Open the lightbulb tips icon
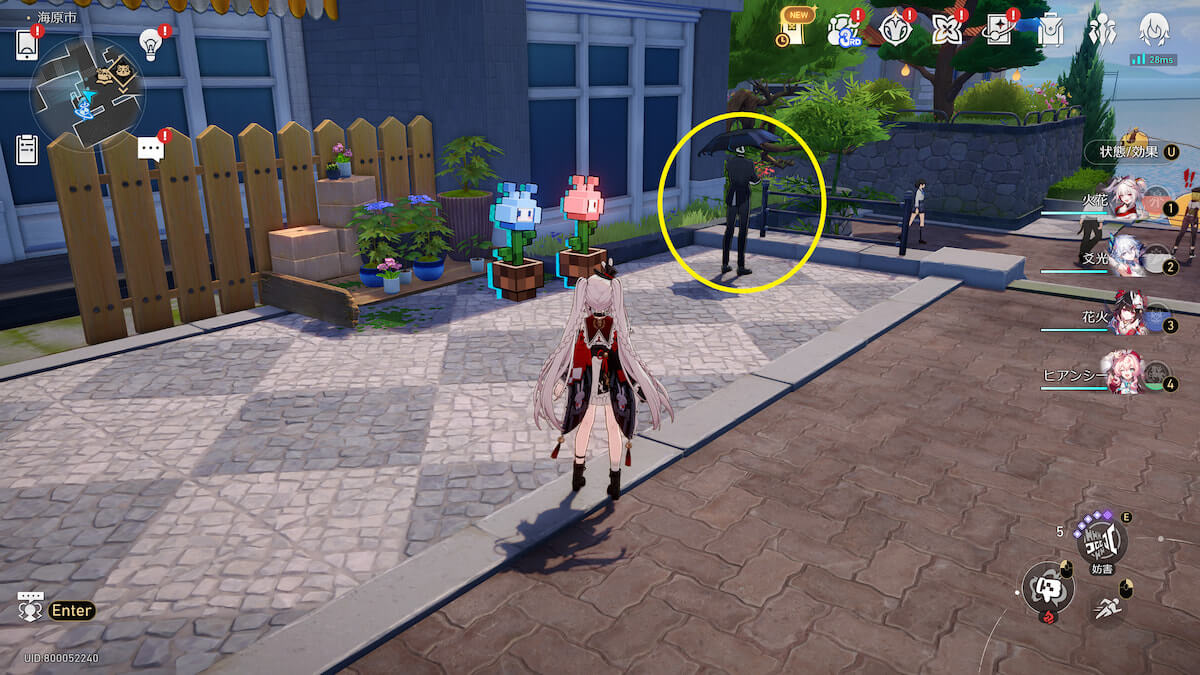This screenshot has width=1200, height=675. coord(151,44)
